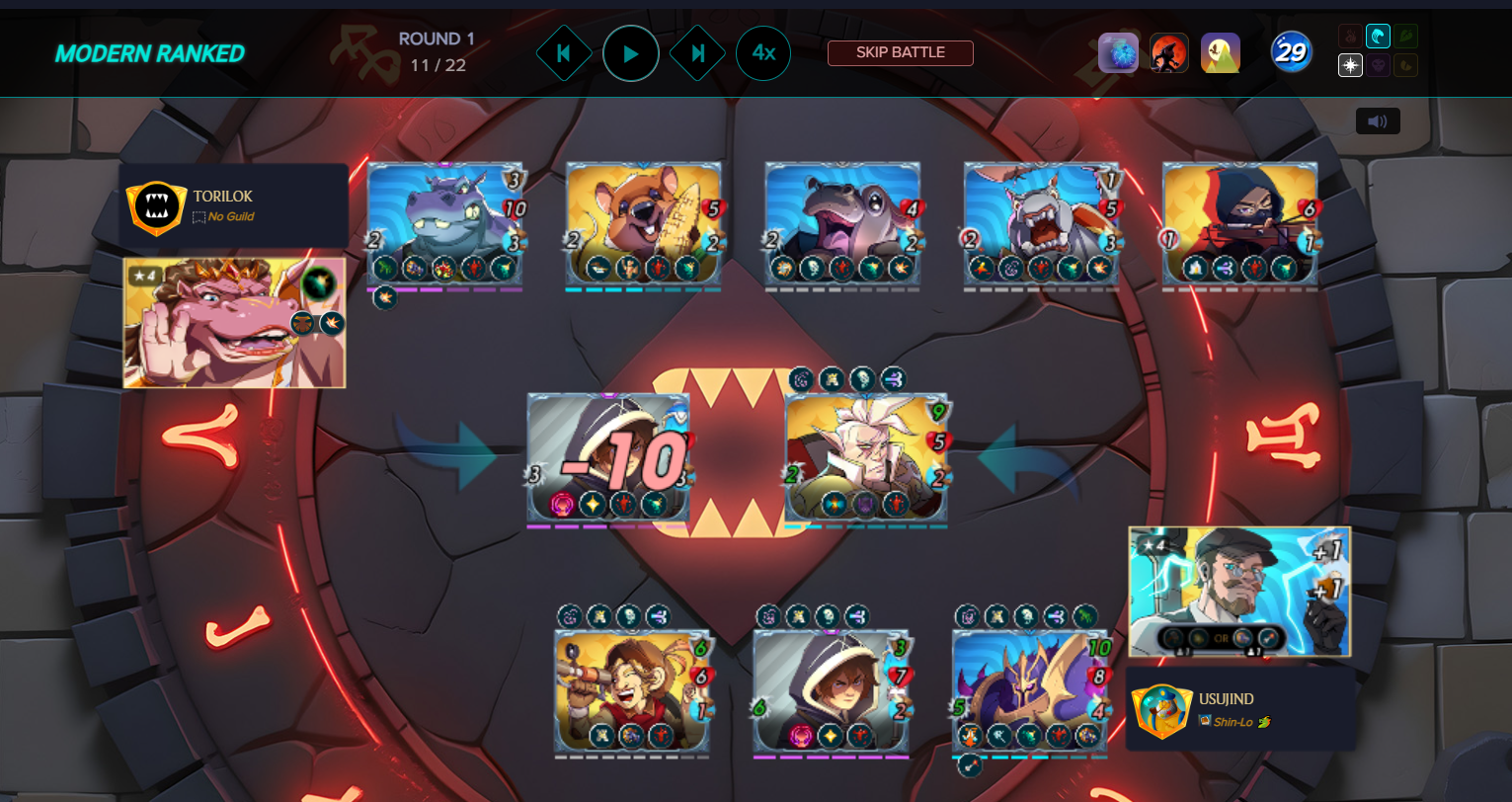Image resolution: width=1512 pixels, height=802 pixels.
Task: Click the SKIP BATTLE button
Action: pyautogui.click(x=900, y=53)
